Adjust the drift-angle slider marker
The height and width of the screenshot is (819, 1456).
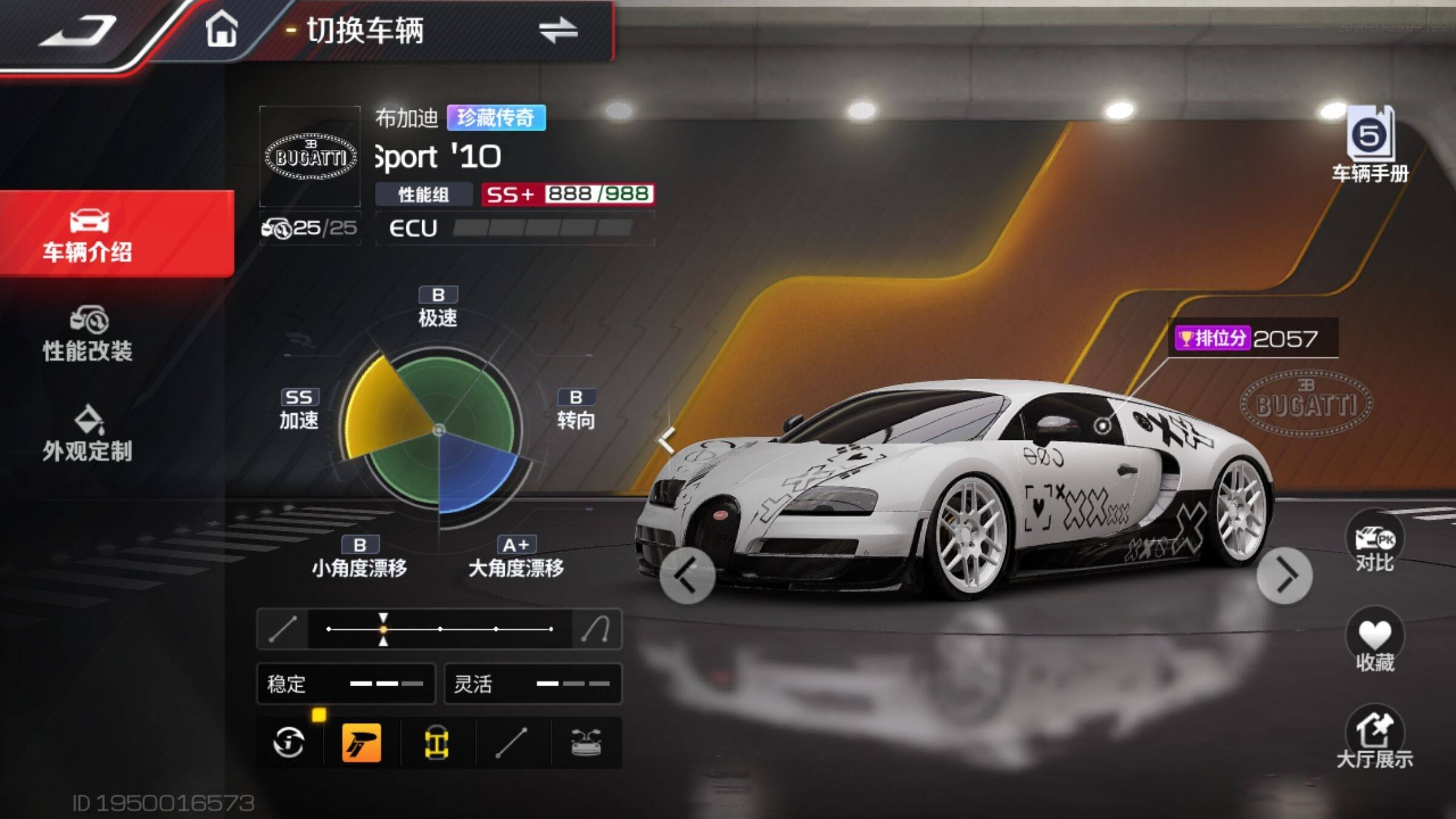click(383, 629)
